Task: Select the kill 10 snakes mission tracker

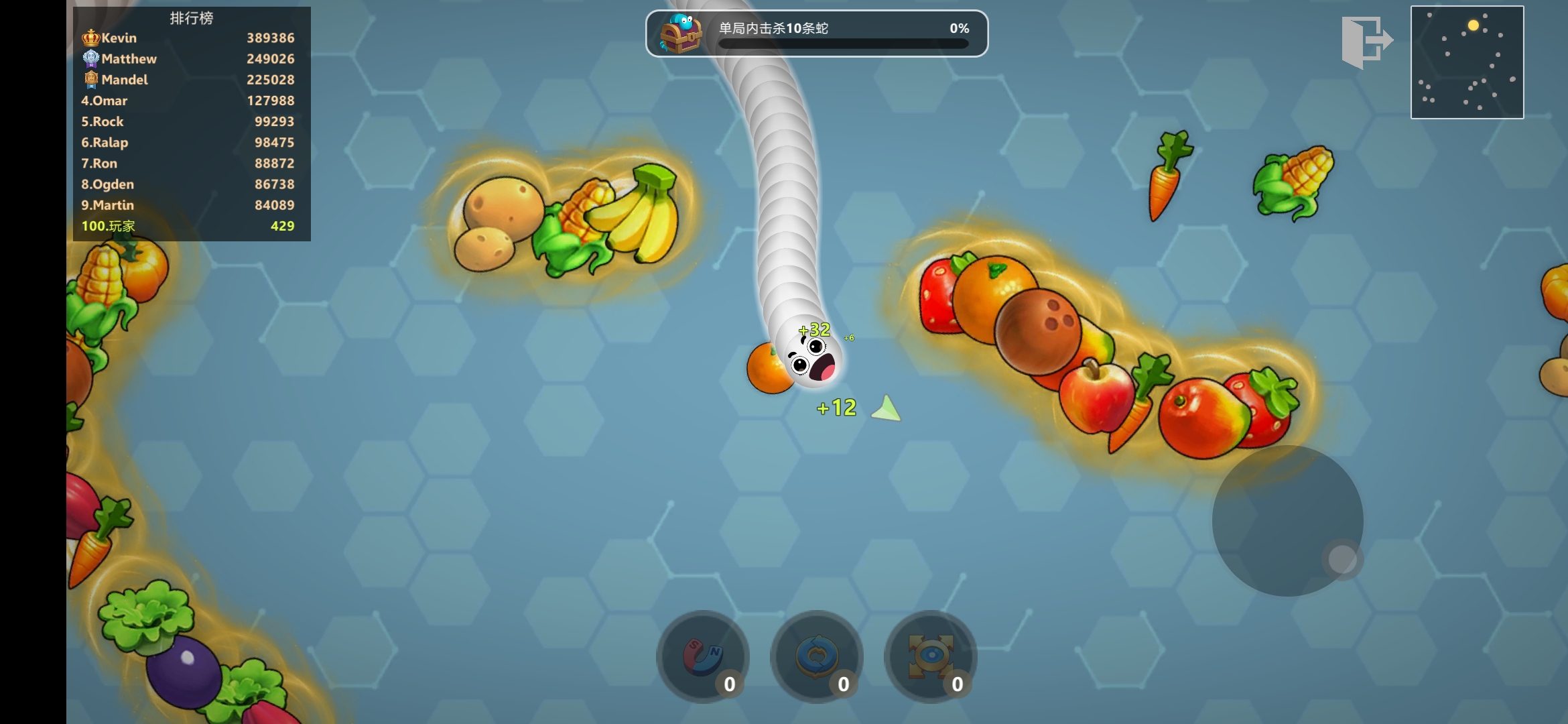Action: (x=816, y=34)
